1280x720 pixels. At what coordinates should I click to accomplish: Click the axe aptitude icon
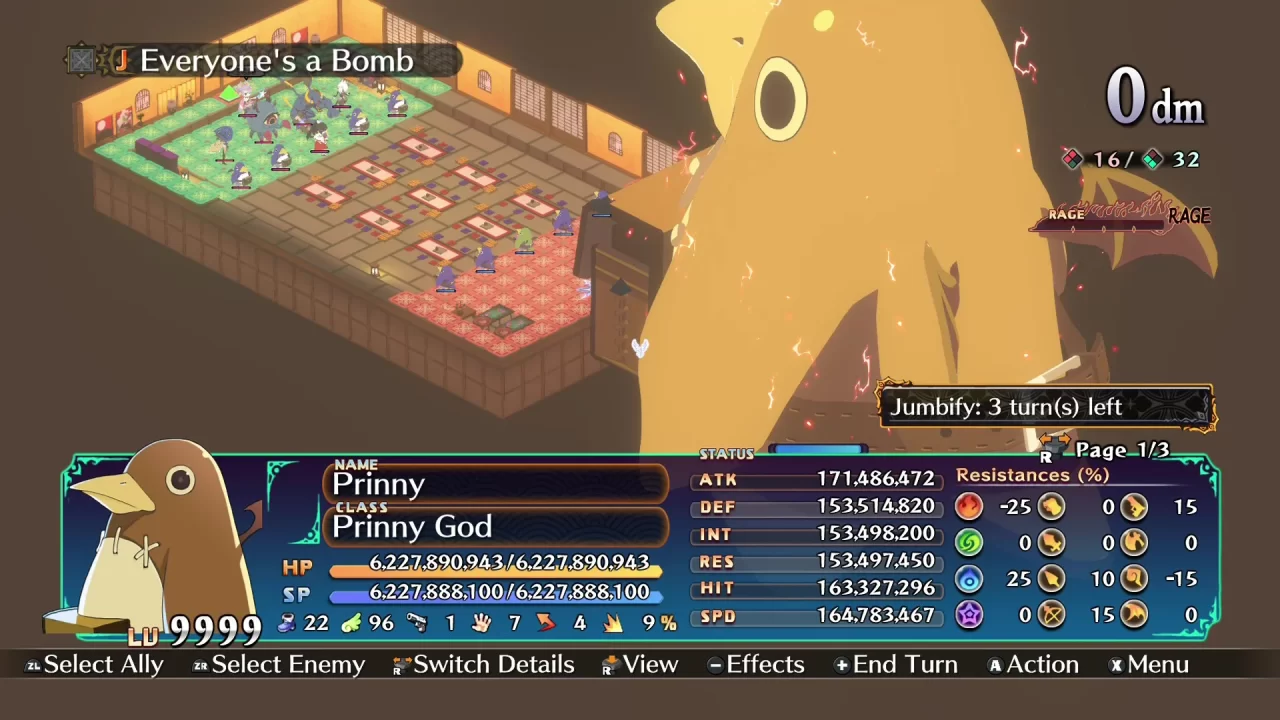click(x=1135, y=543)
